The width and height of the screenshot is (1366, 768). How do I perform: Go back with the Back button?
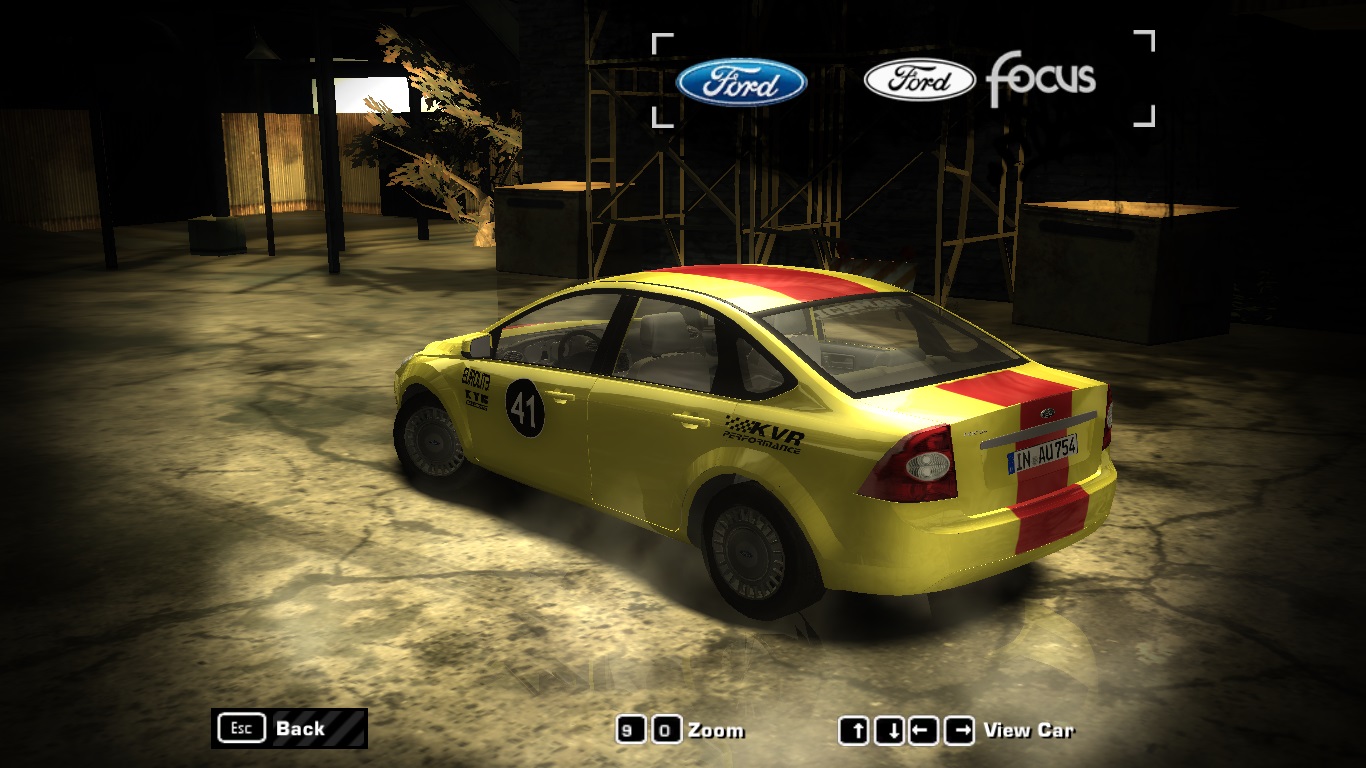(x=289, y=728)
